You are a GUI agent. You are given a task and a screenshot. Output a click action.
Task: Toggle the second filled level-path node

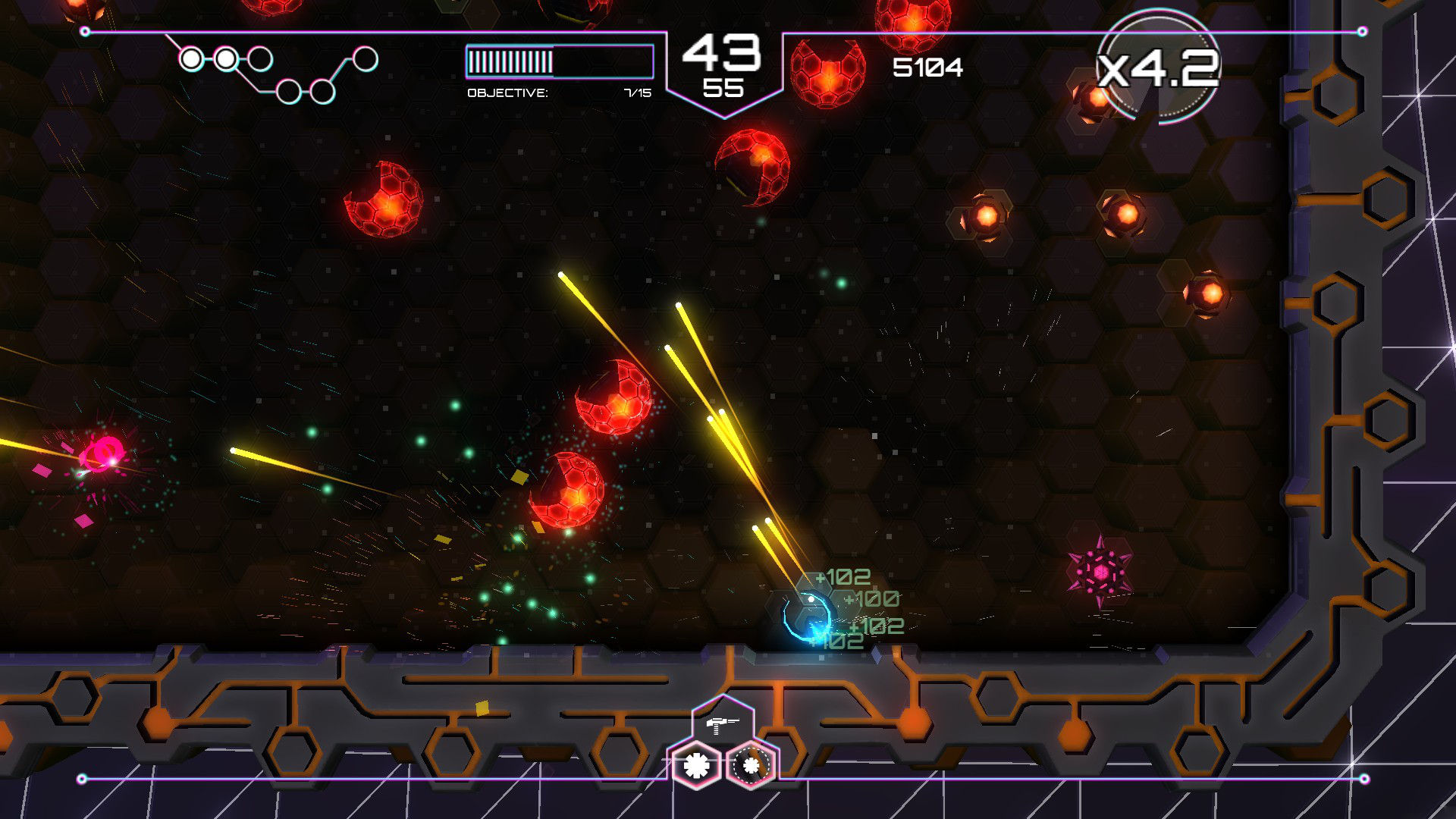pyautogui.click(x=226, y=58)
